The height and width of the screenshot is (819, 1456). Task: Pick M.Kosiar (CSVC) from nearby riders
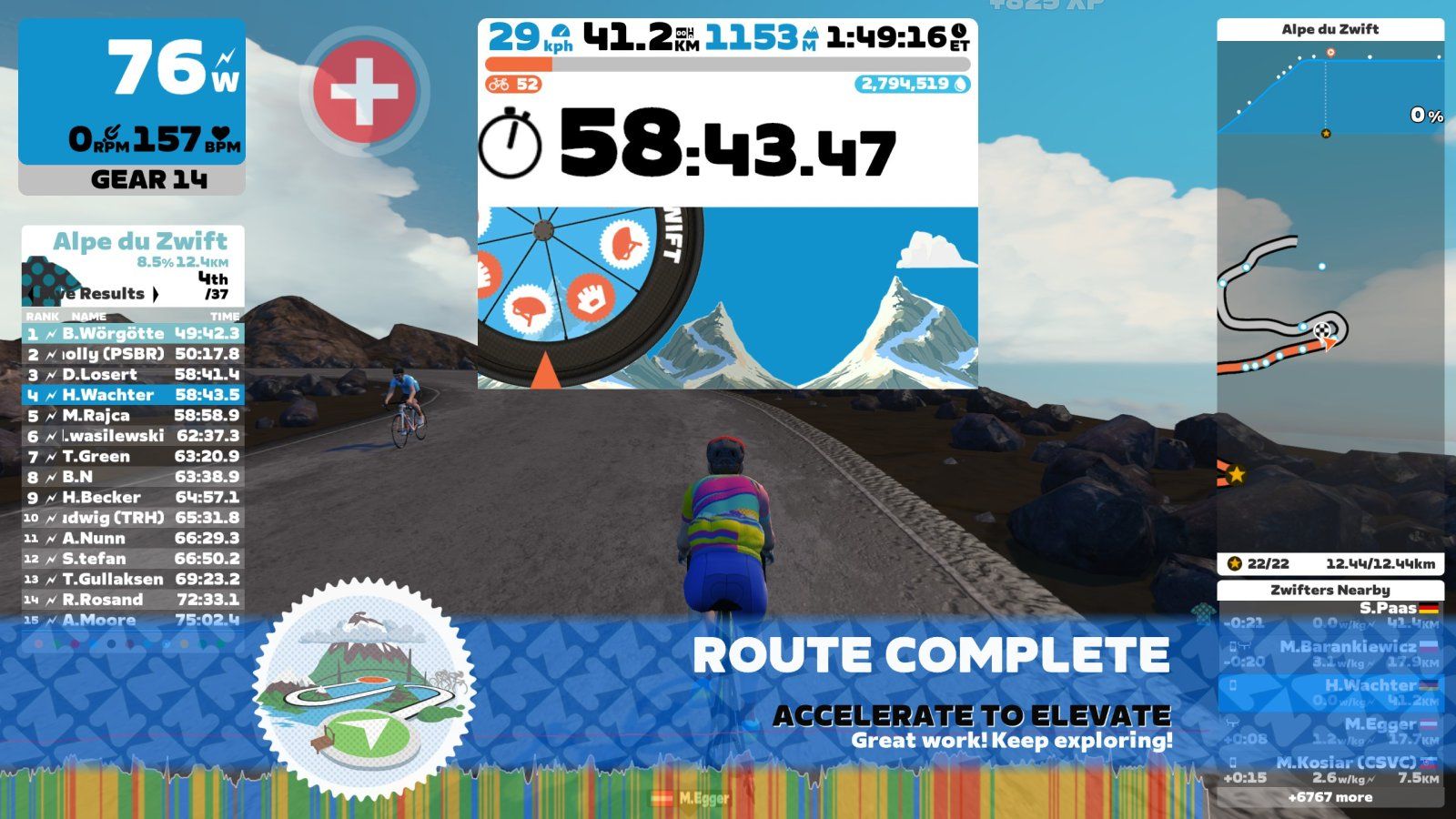click(x=1330, y=770)
